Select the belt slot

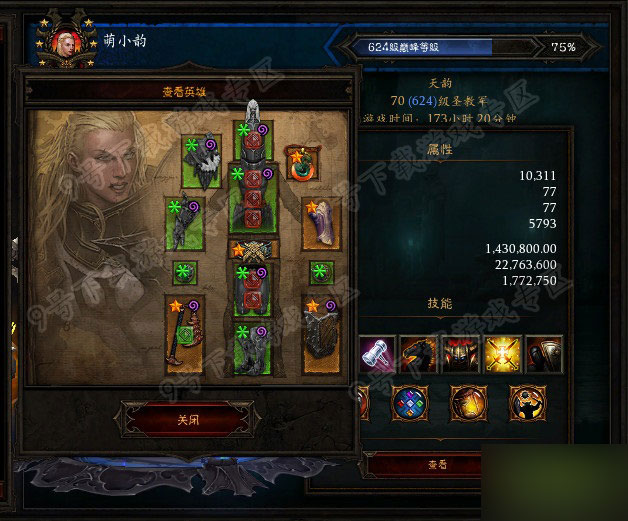[x=254, y=250]
